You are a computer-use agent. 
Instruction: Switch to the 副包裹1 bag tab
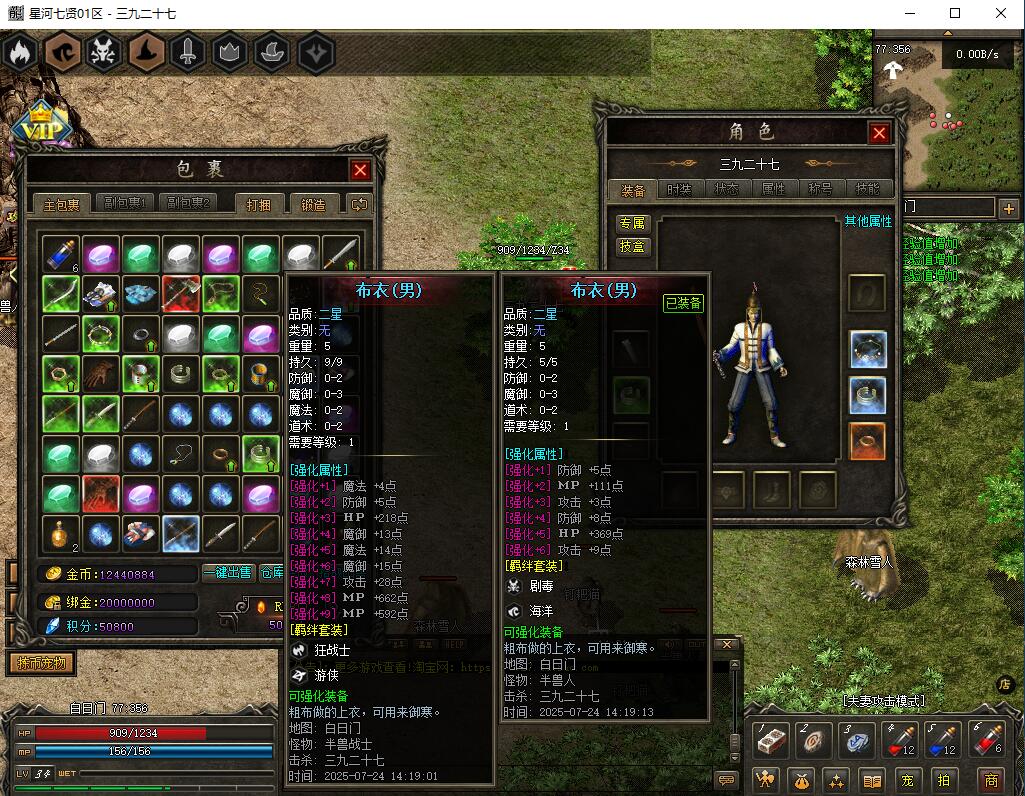point(126,203)
